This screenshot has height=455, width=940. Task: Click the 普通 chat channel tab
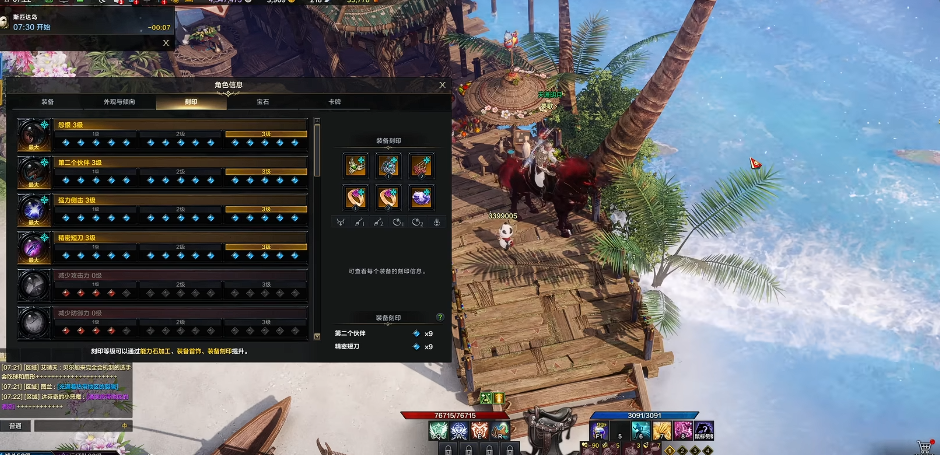[x=15, y=425]
